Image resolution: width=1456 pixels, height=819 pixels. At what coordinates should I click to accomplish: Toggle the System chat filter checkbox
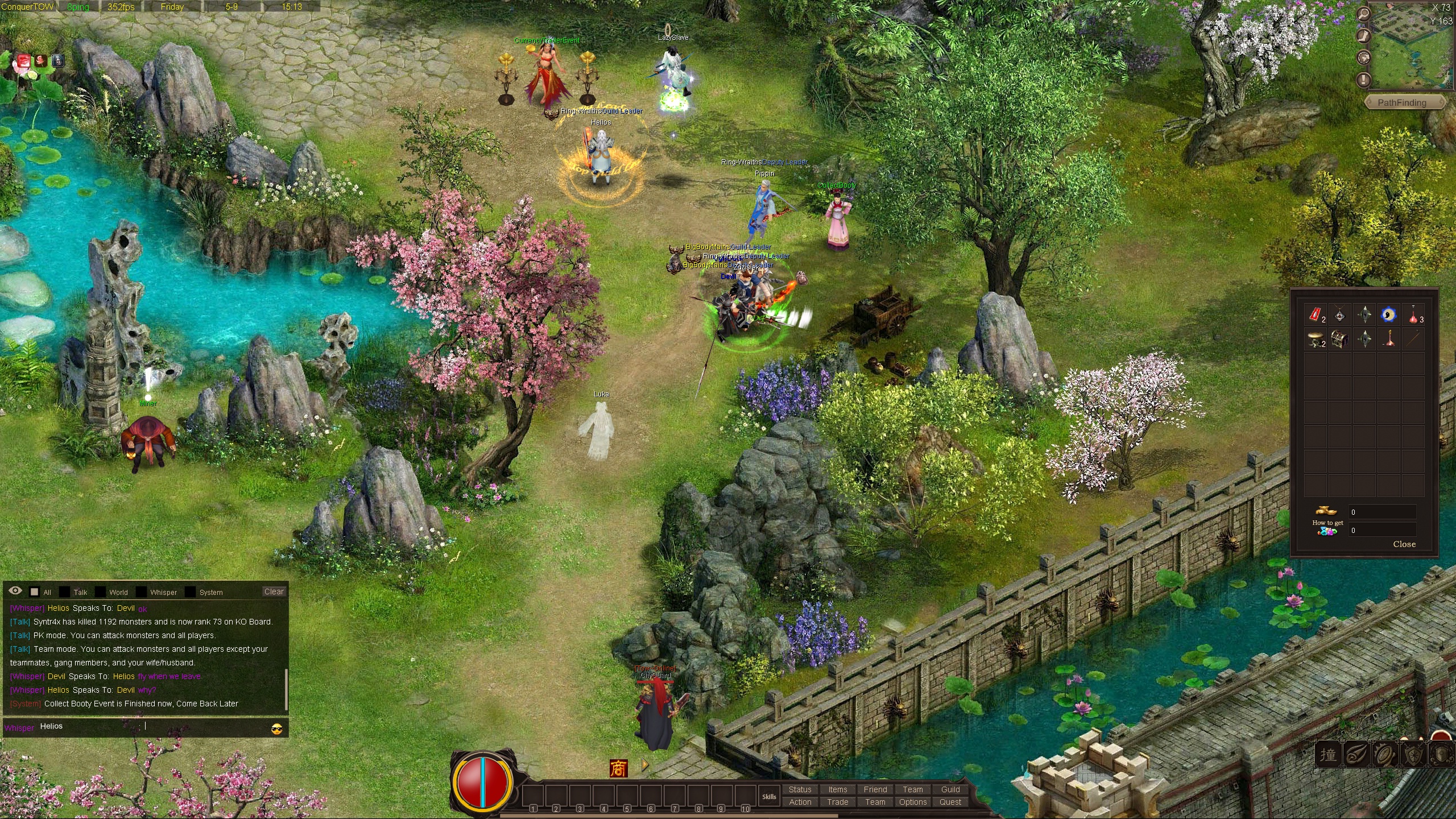(x=190, y=592)
